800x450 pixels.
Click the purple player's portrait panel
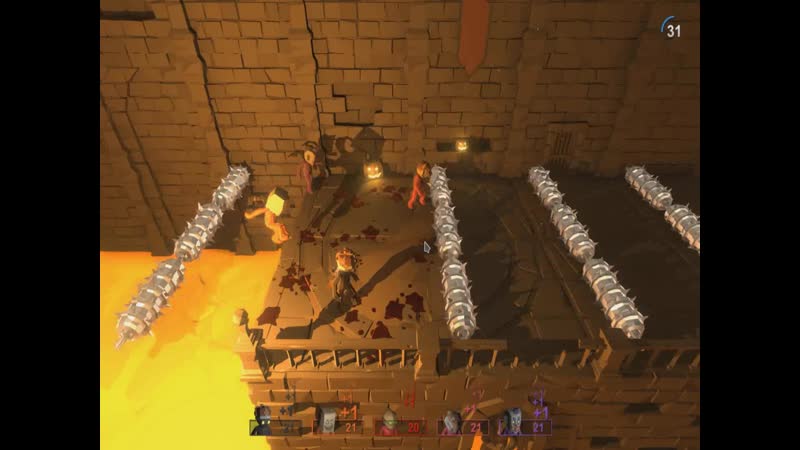coord(525,422)
